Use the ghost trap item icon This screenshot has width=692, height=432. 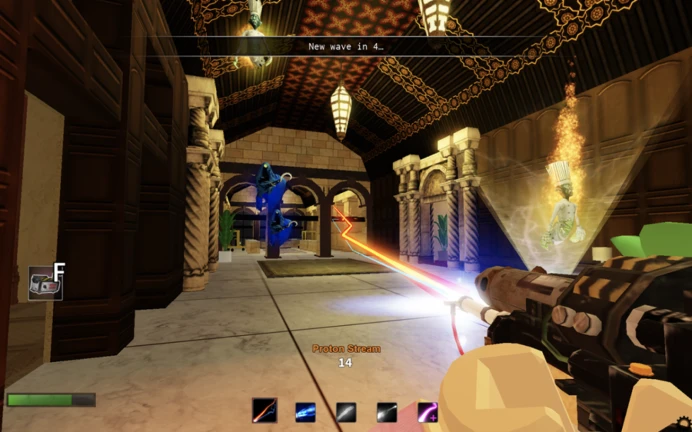[x=44, y=284]
